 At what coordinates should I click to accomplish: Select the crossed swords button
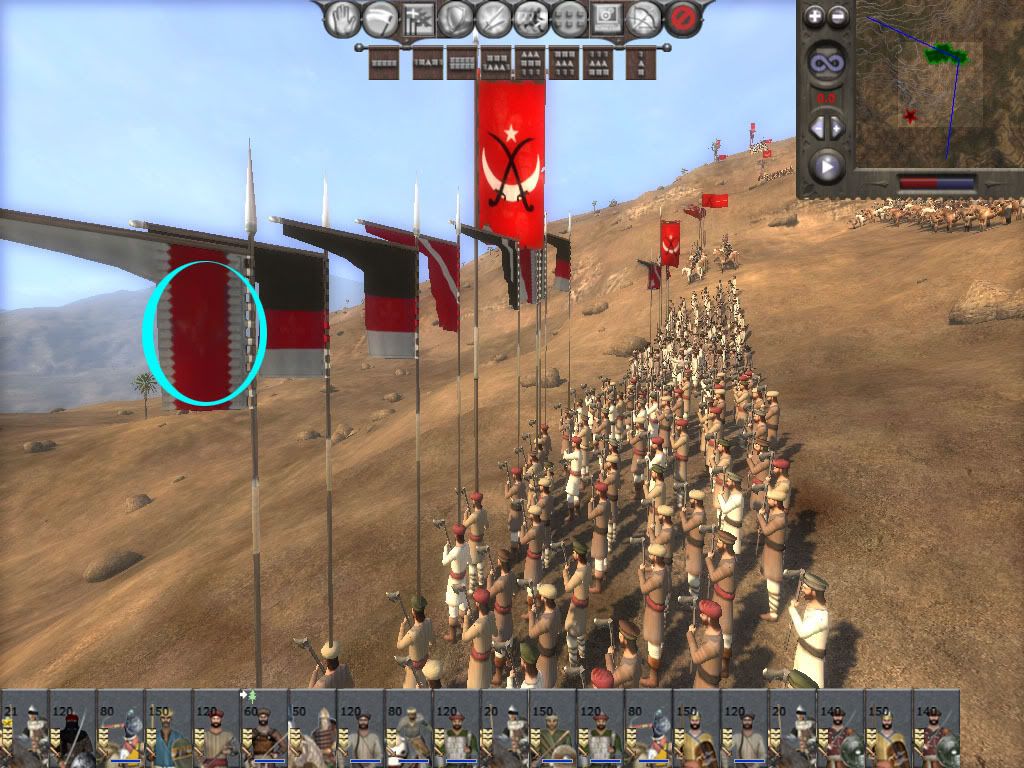[x=494, y=18]
